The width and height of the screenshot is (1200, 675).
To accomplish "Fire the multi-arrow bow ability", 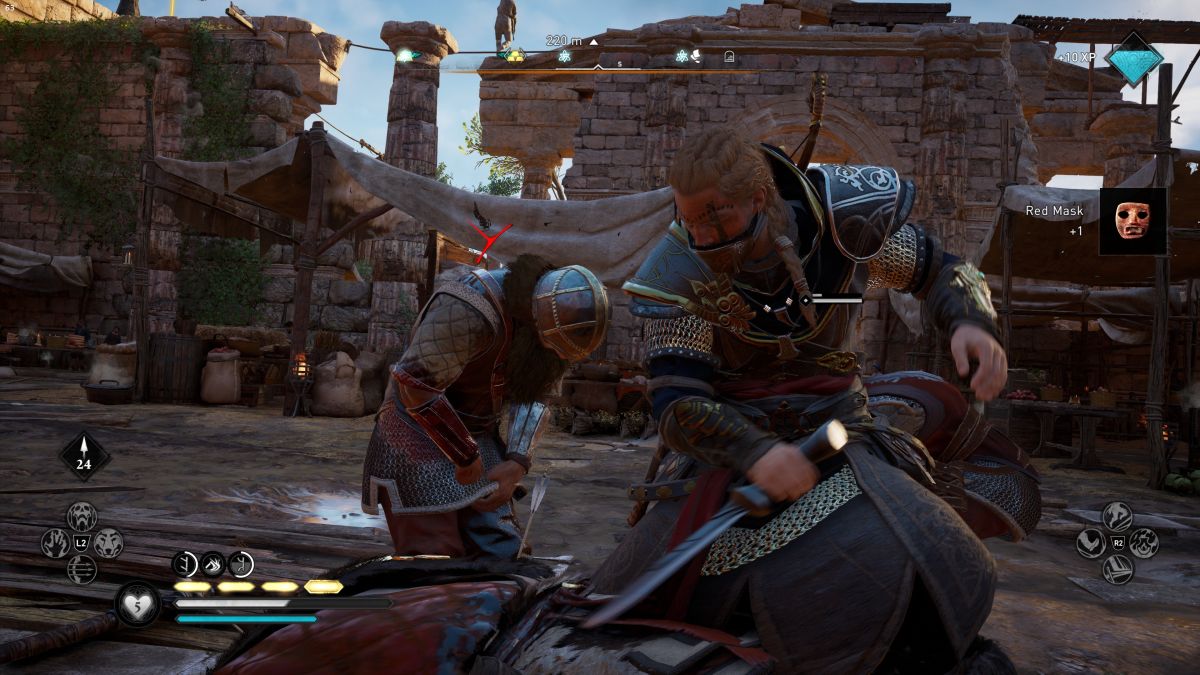I will (82, 570).
